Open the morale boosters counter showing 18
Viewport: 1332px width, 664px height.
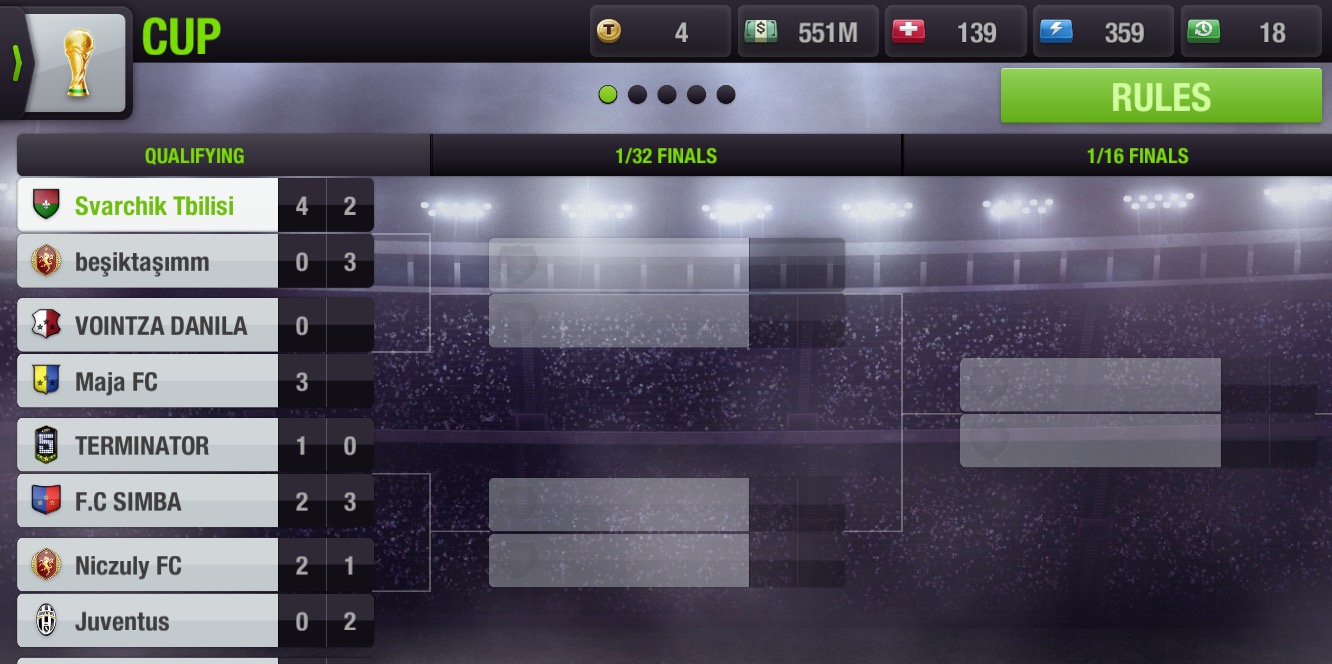click(1252, 32)
